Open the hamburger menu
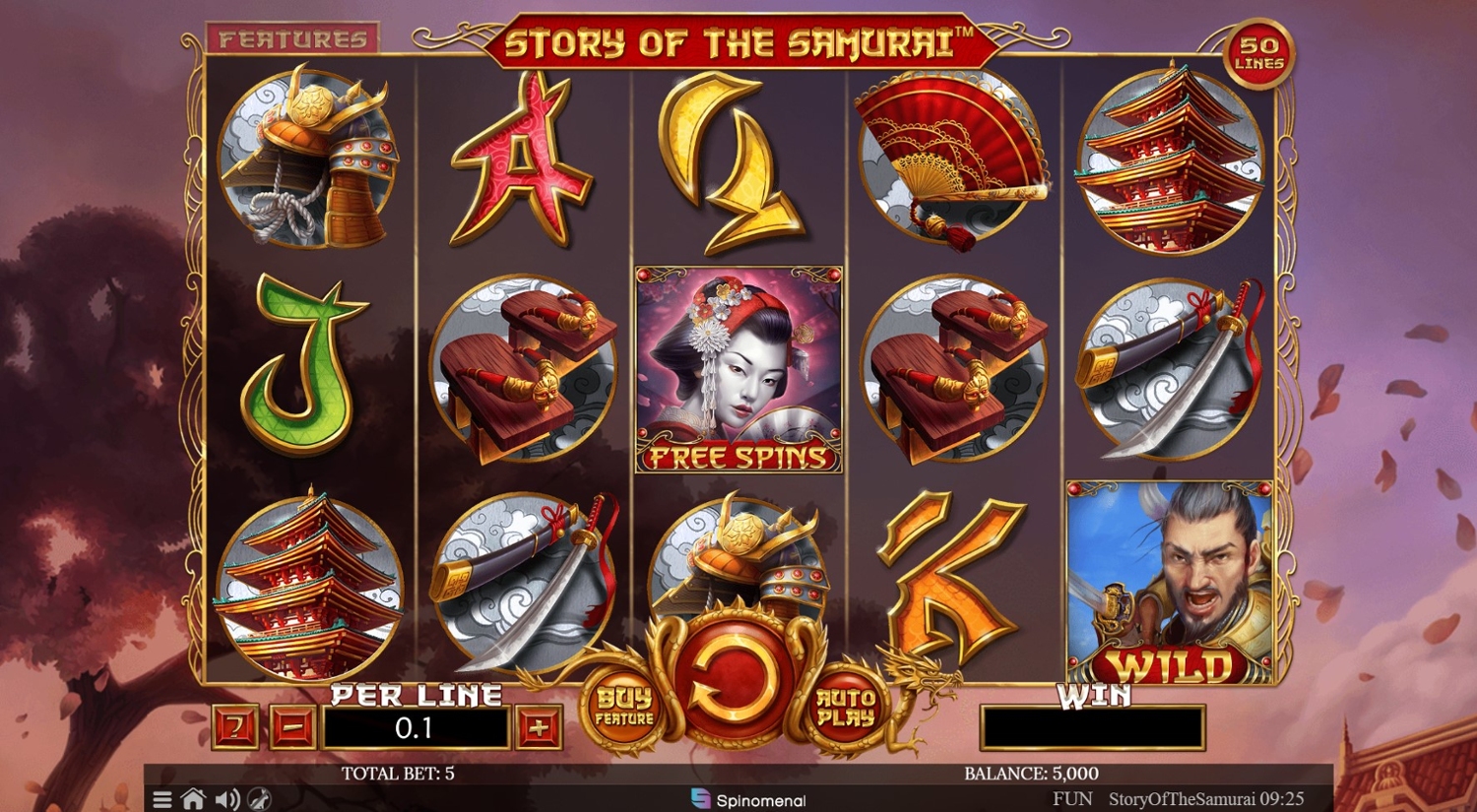The width and height of the screenshot is (1477, 812). click(162, 799)
